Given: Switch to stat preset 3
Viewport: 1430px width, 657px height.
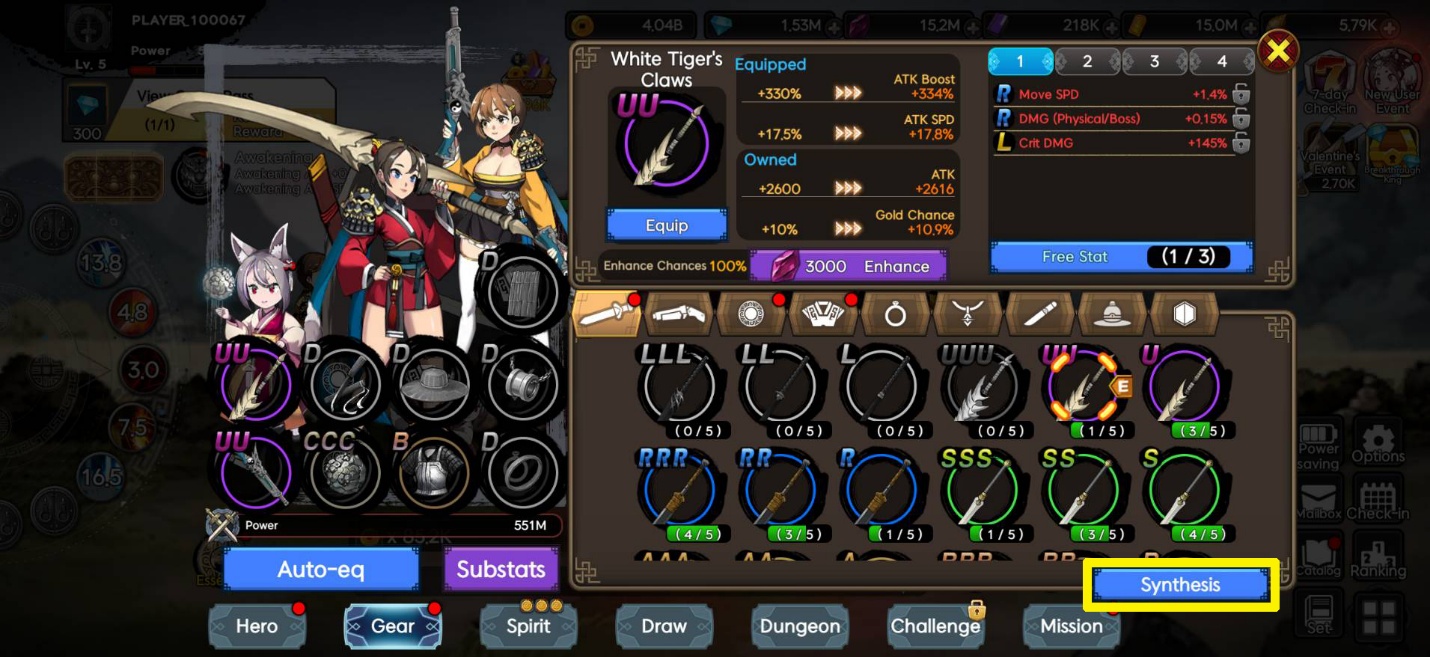Looking at the screenshot, I should click(x=1154, y=62).
